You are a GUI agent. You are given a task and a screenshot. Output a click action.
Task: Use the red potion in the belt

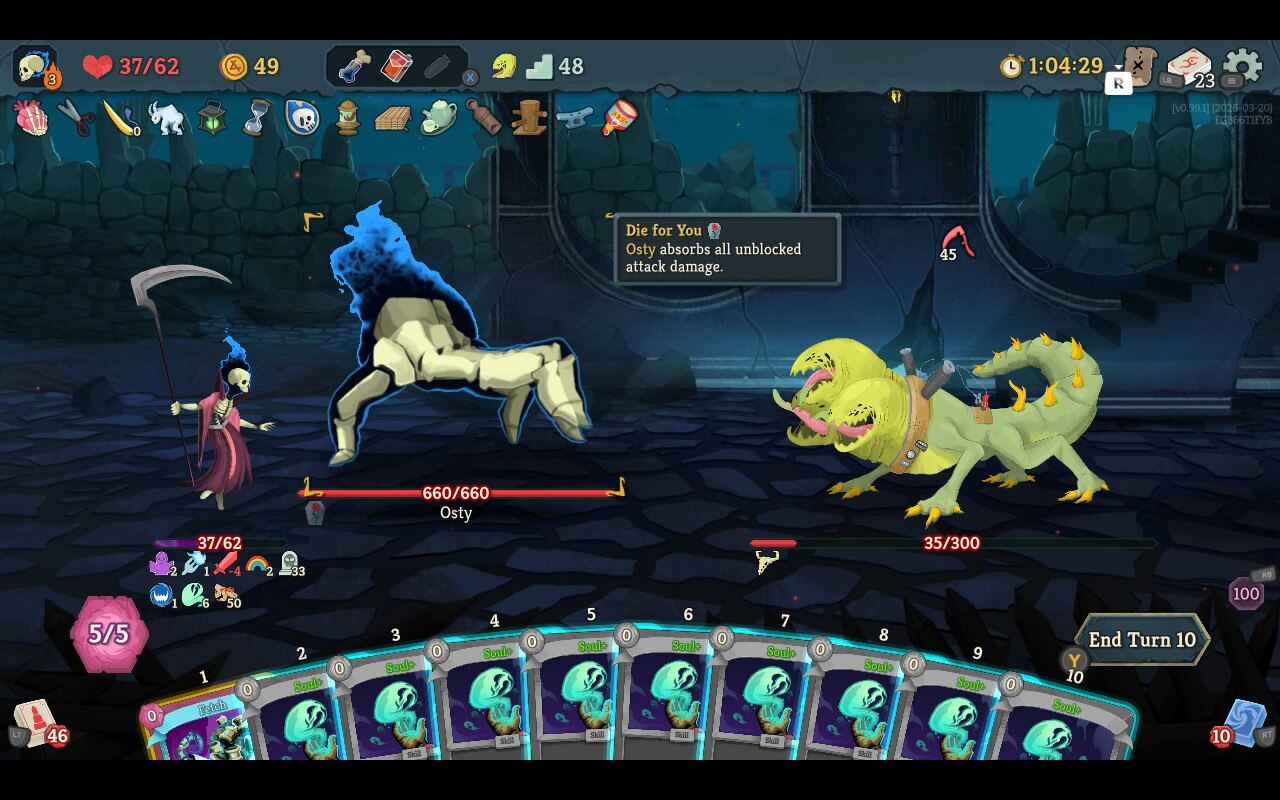pos(396,67)
